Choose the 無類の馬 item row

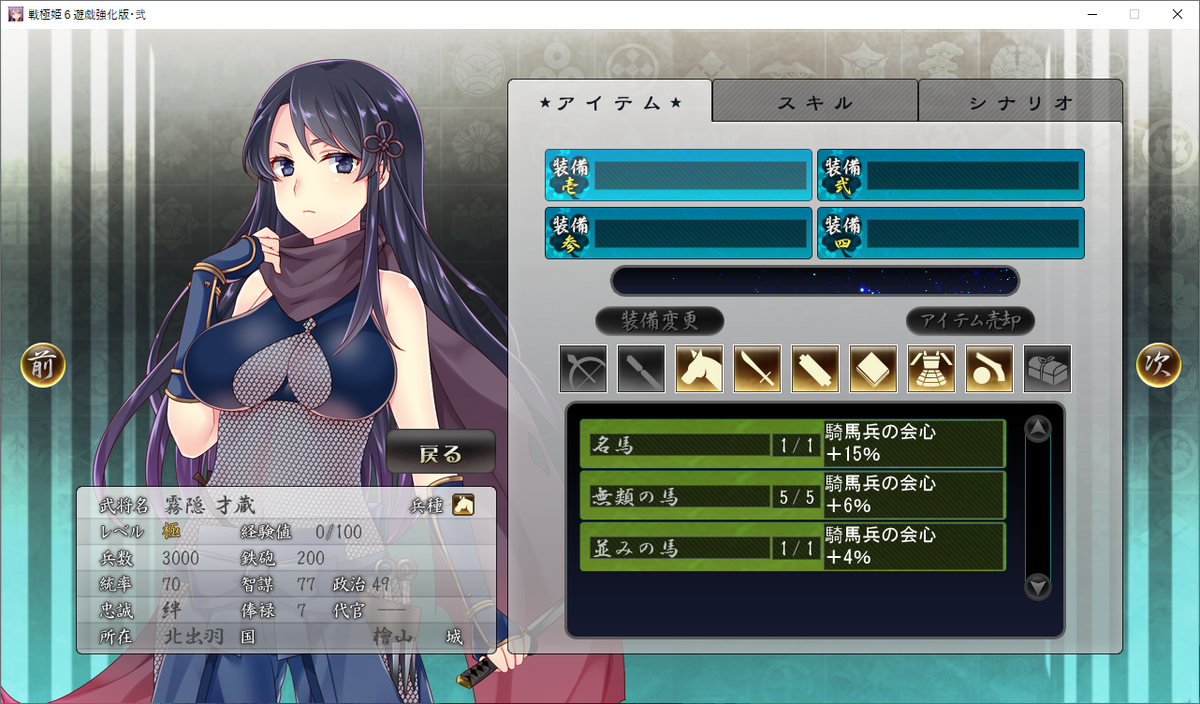pos(792,495)
